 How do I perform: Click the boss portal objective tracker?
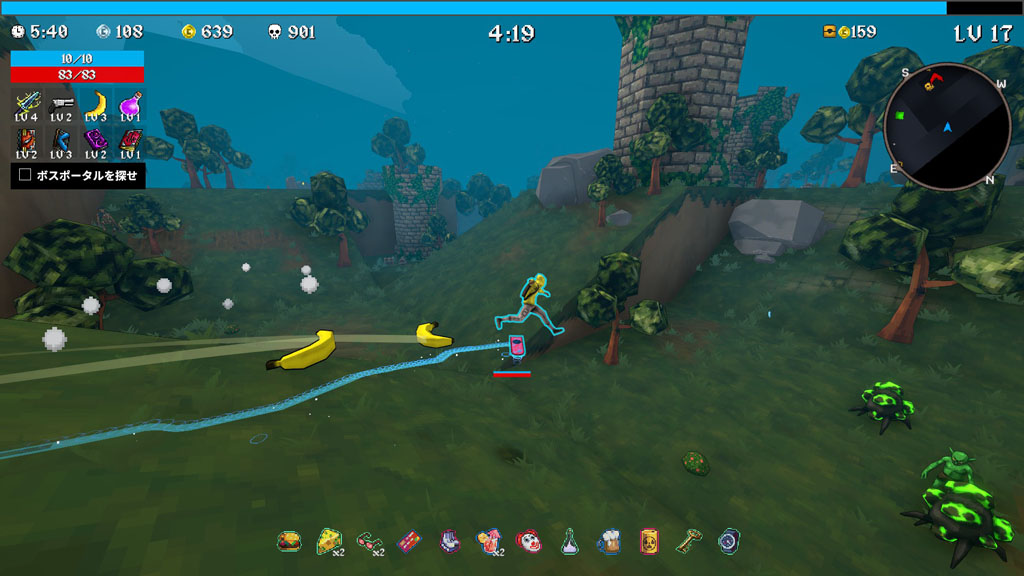tap(79, 176)
